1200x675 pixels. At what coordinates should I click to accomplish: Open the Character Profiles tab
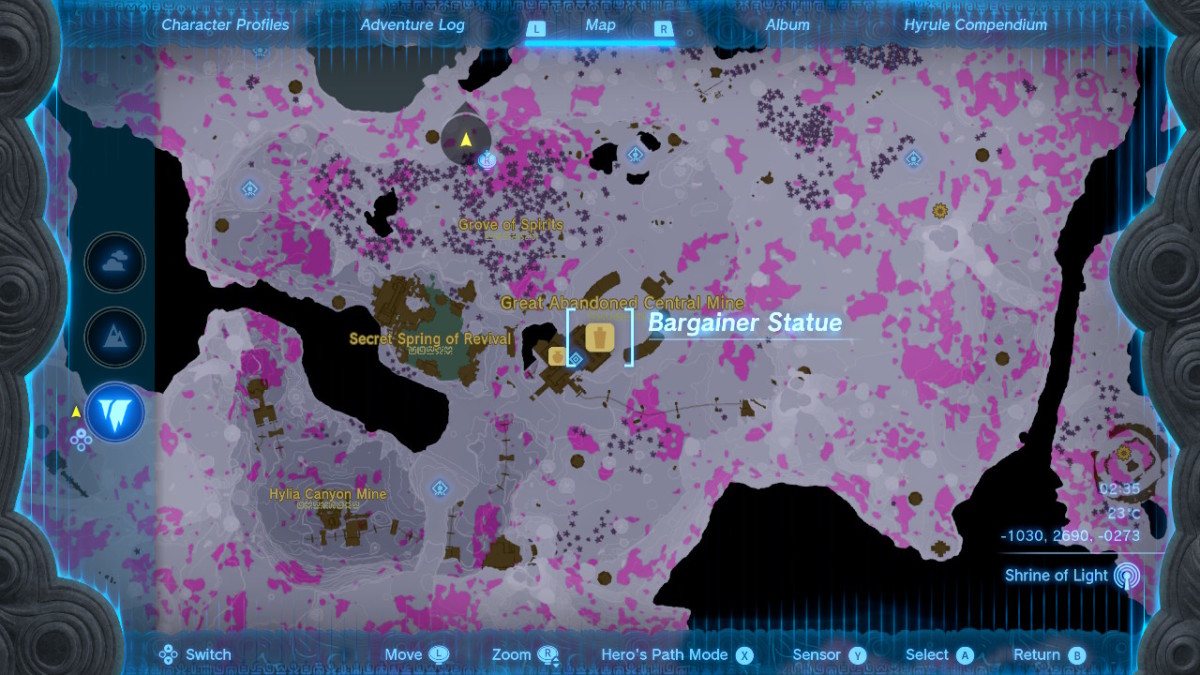[225, 25]
